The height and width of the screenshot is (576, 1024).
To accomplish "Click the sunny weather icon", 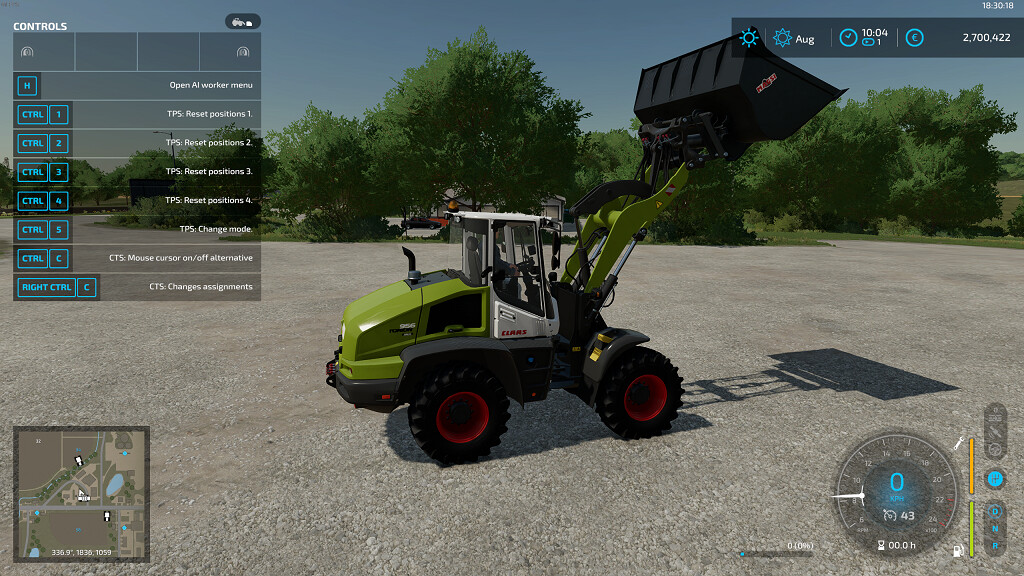I will click(748, 38).
